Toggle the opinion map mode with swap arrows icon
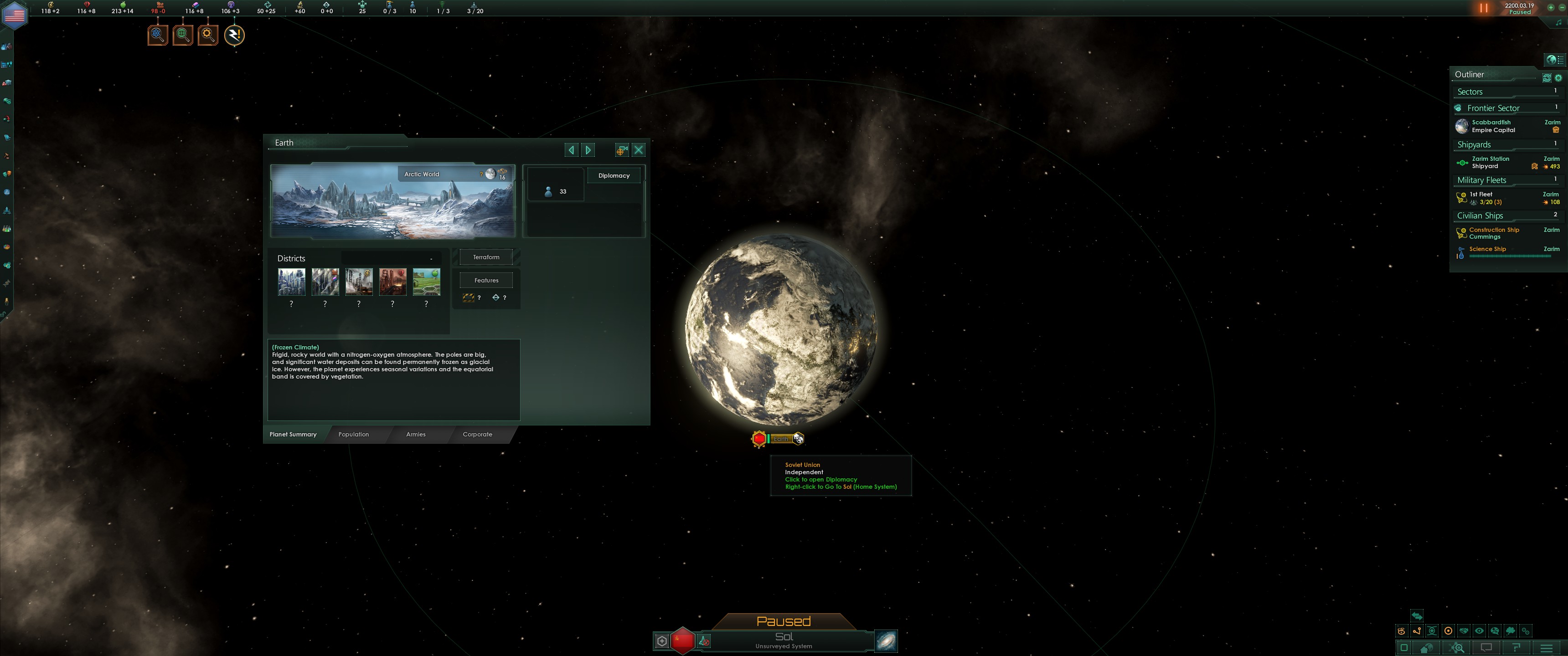Screen dimensions: 1568x656 coord(1417,616)
